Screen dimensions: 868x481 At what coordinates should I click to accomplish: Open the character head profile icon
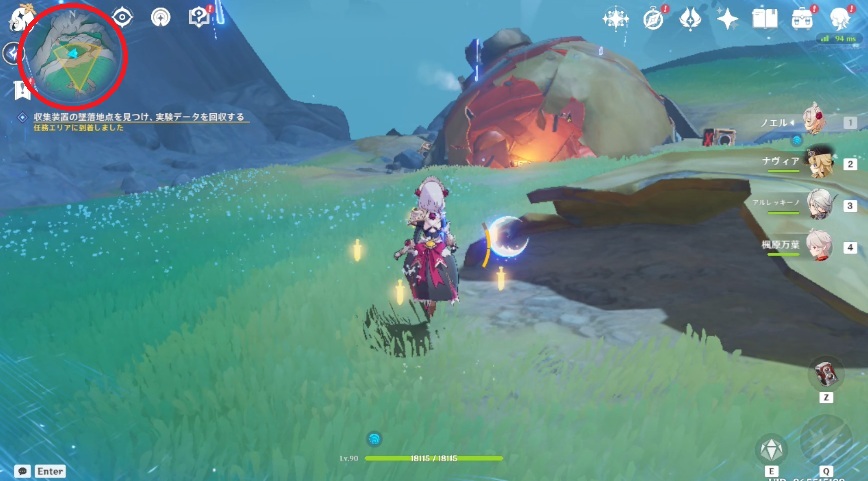(x=840, y=18)
